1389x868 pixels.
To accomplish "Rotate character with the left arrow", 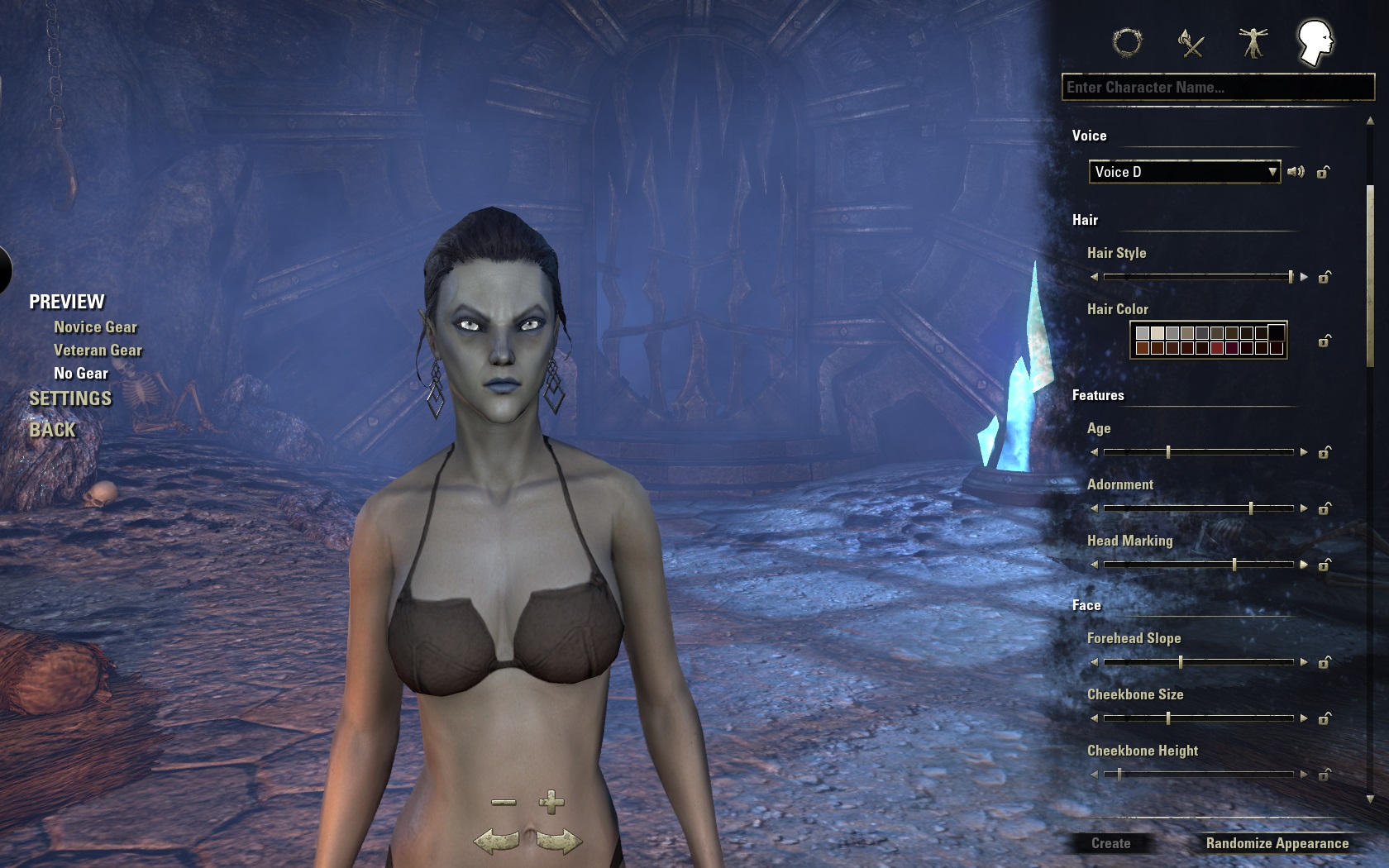I will tap(496, 842).
